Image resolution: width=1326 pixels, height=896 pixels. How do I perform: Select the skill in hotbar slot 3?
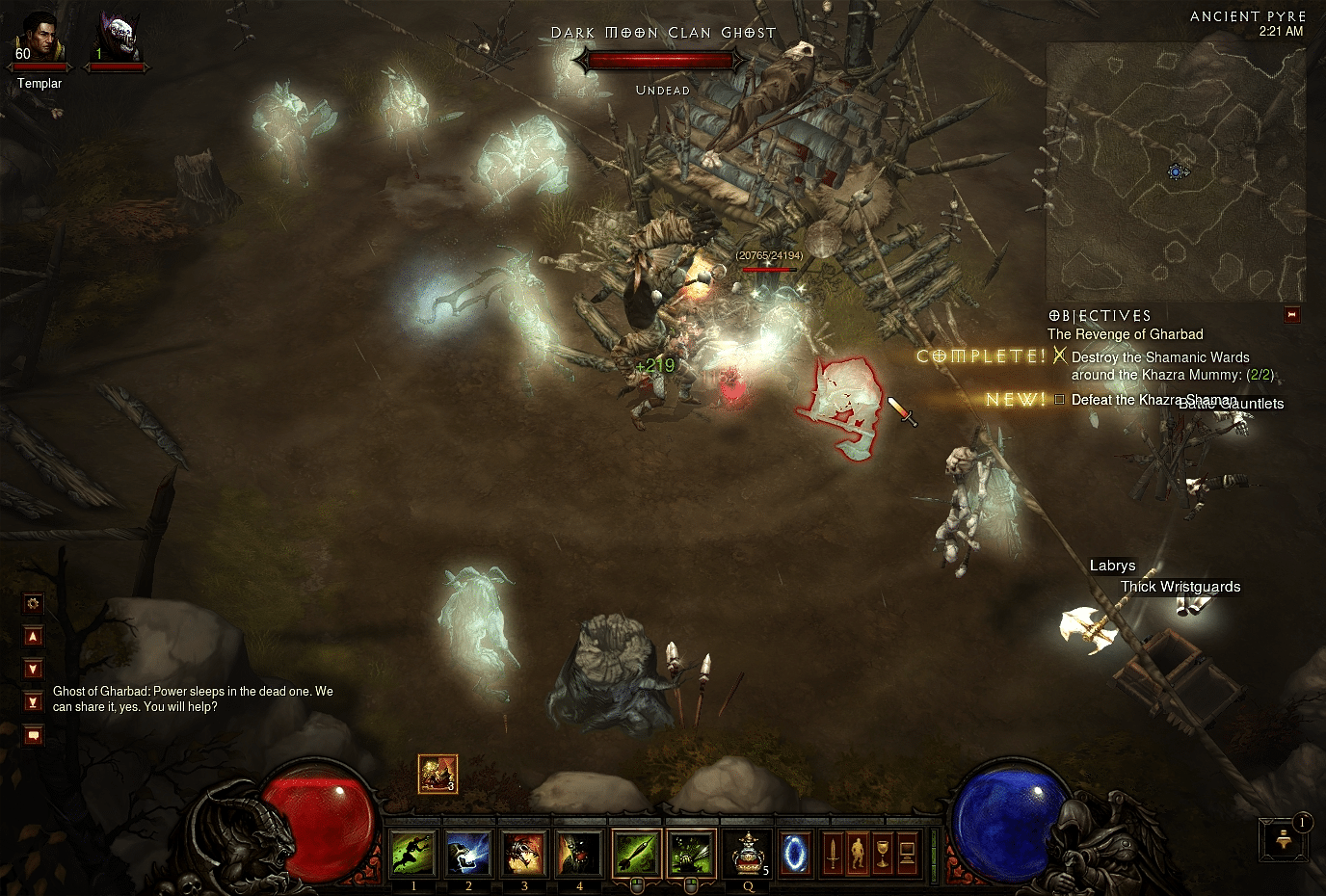point(523,853)
